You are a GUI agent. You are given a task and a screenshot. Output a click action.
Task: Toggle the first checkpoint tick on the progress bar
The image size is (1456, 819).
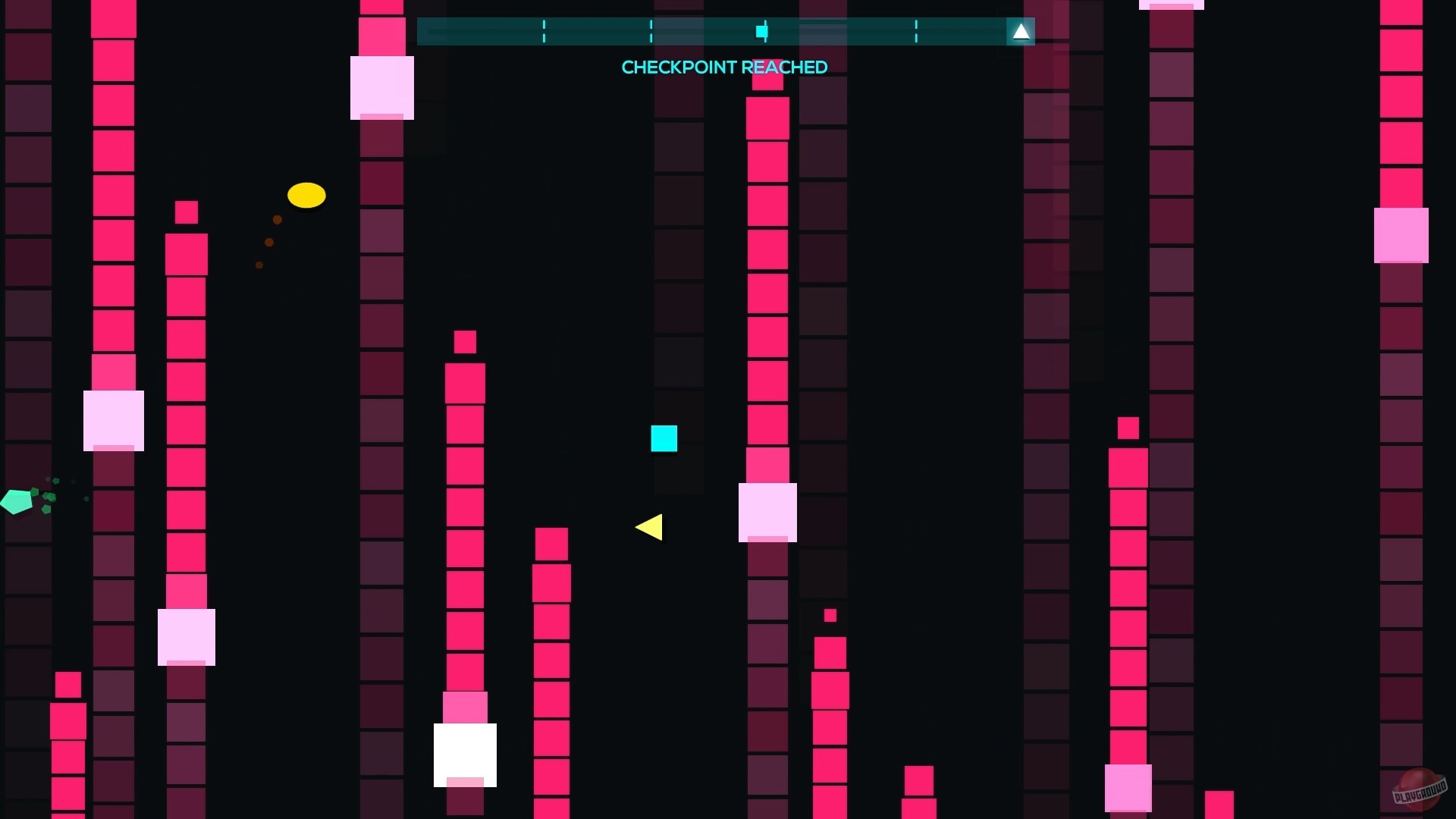[544, 32]
